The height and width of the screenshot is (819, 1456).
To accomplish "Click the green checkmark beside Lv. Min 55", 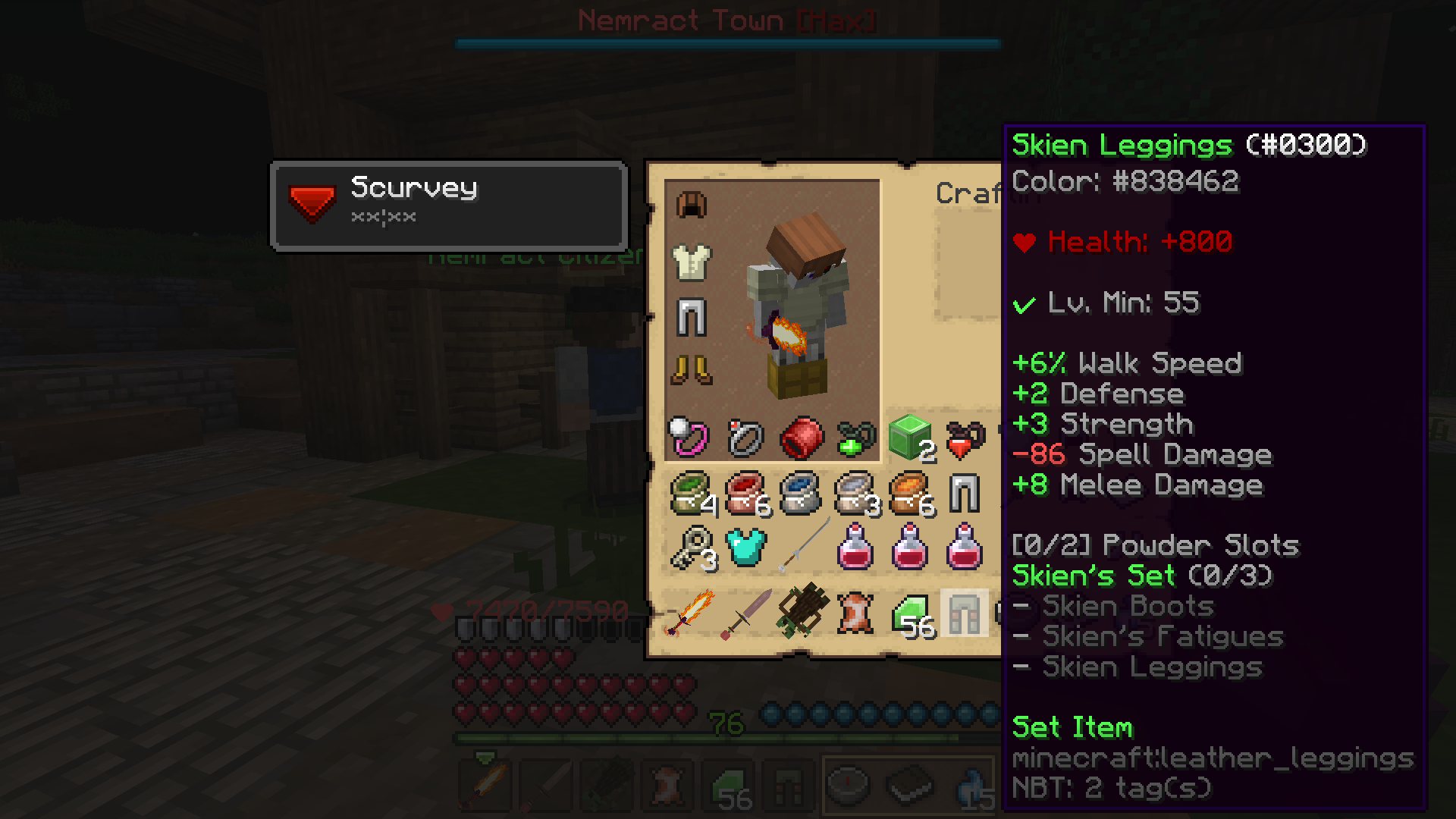I will pyautogui.click(x=1025, y=303).
